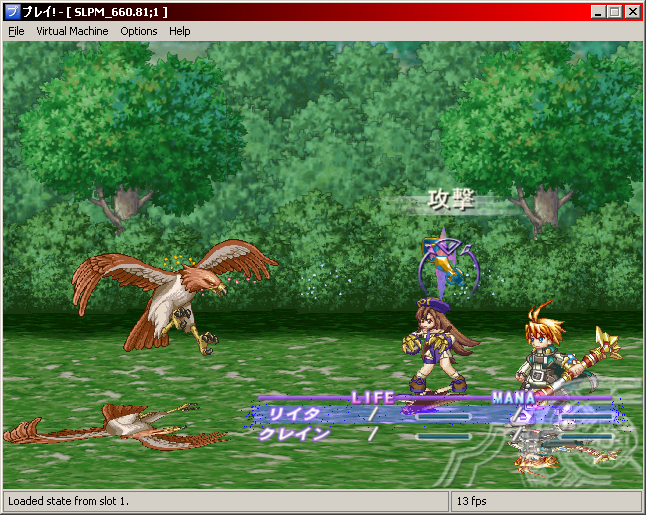Open the Virtual Machine menu
Screen dimensions: 646x515
[71, 31]
